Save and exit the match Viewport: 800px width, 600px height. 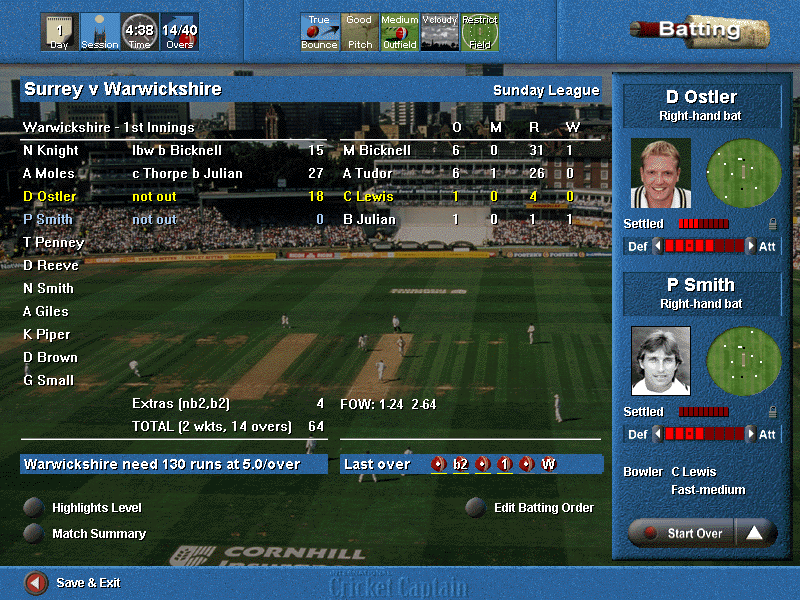[36, 582]
